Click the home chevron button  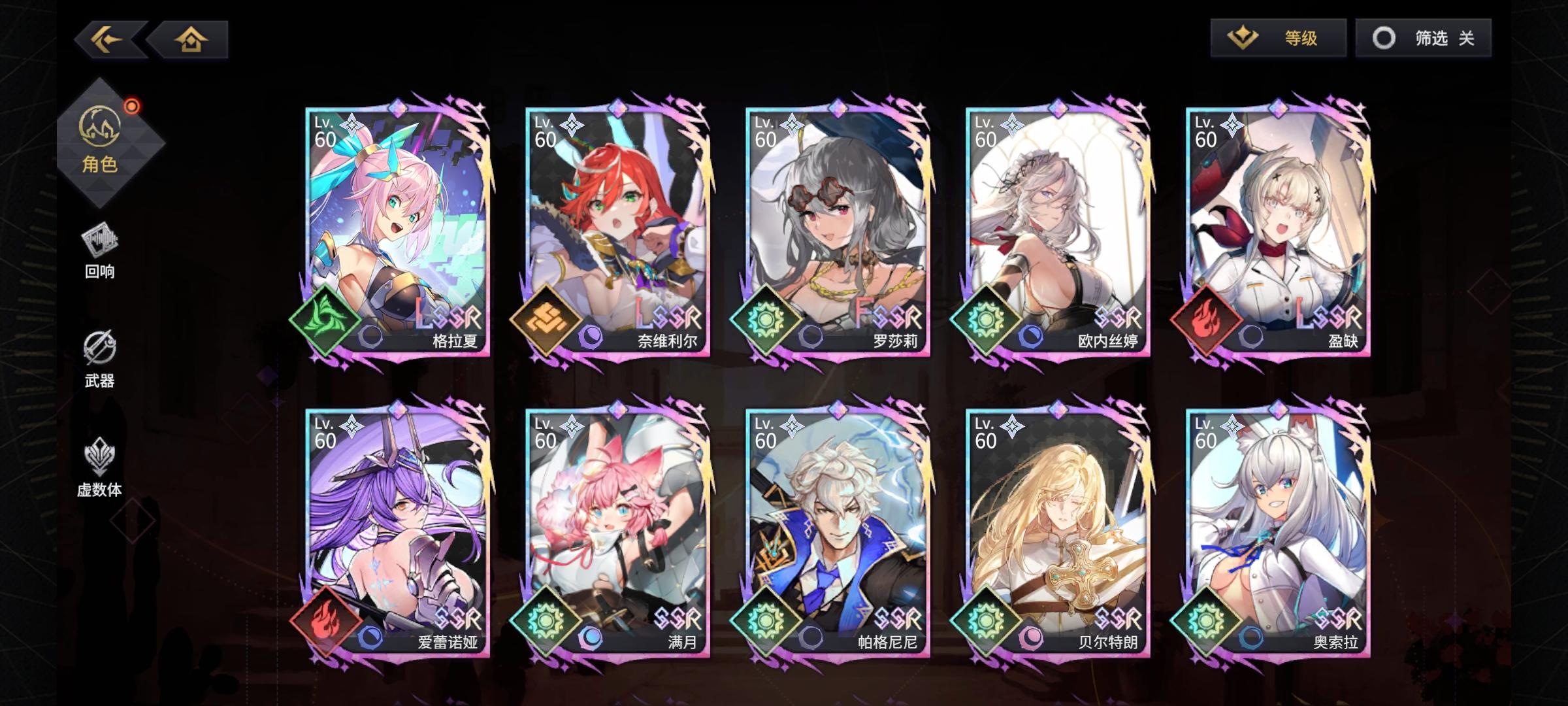[x=189, y=39]
